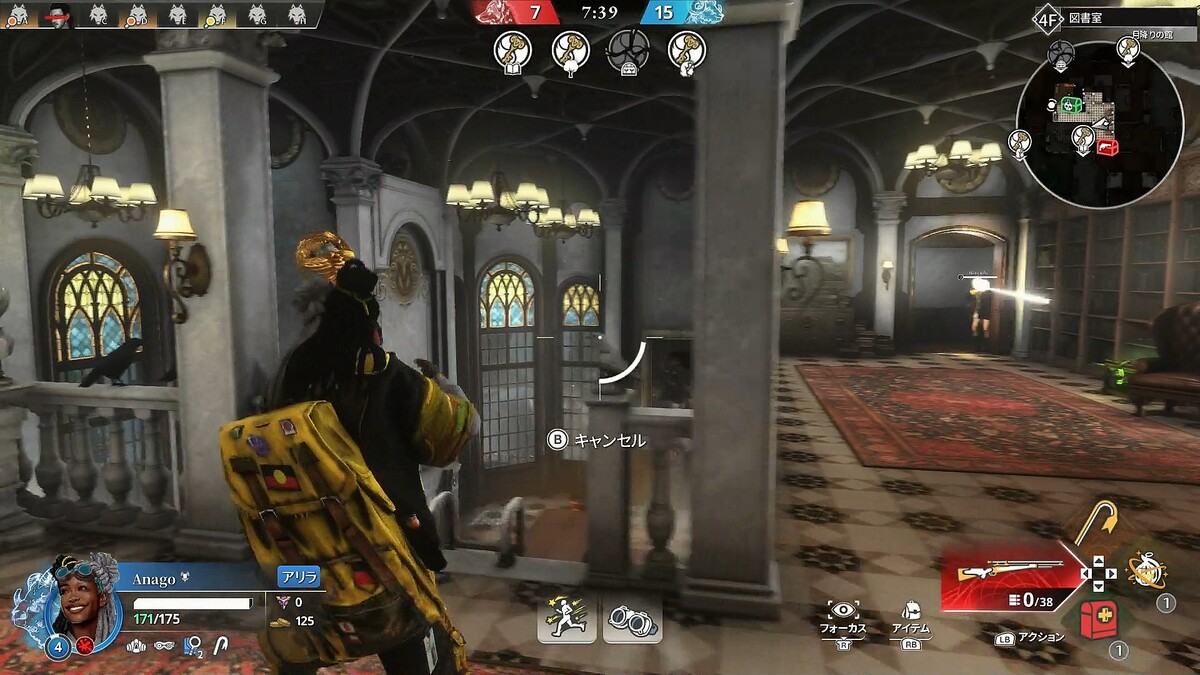Viewport: 1200px width, 675px height.
Task: Select the masked player portrait in roster
Action: coord(58,14)
